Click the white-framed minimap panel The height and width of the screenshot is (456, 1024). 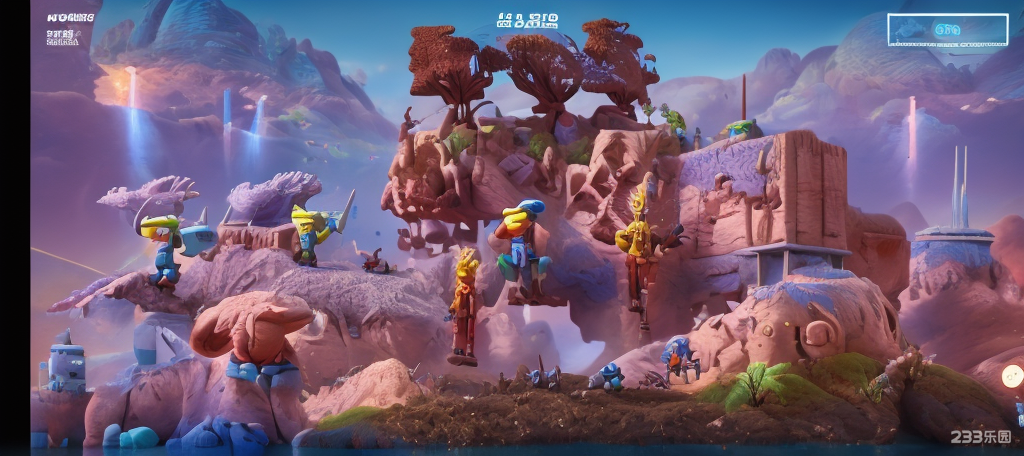[947, 30]
